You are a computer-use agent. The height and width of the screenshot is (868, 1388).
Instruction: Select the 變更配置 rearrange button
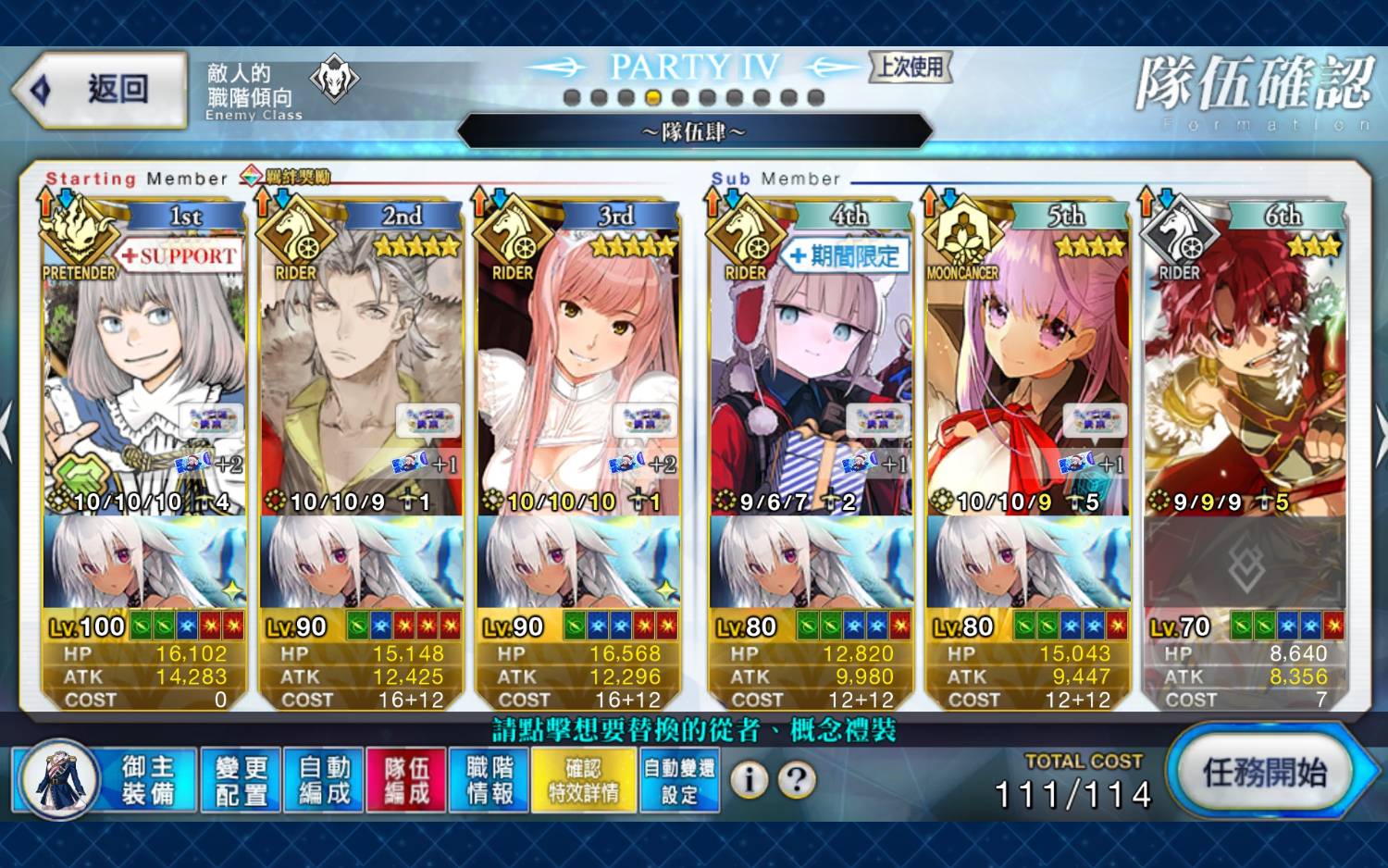[241, 780]
